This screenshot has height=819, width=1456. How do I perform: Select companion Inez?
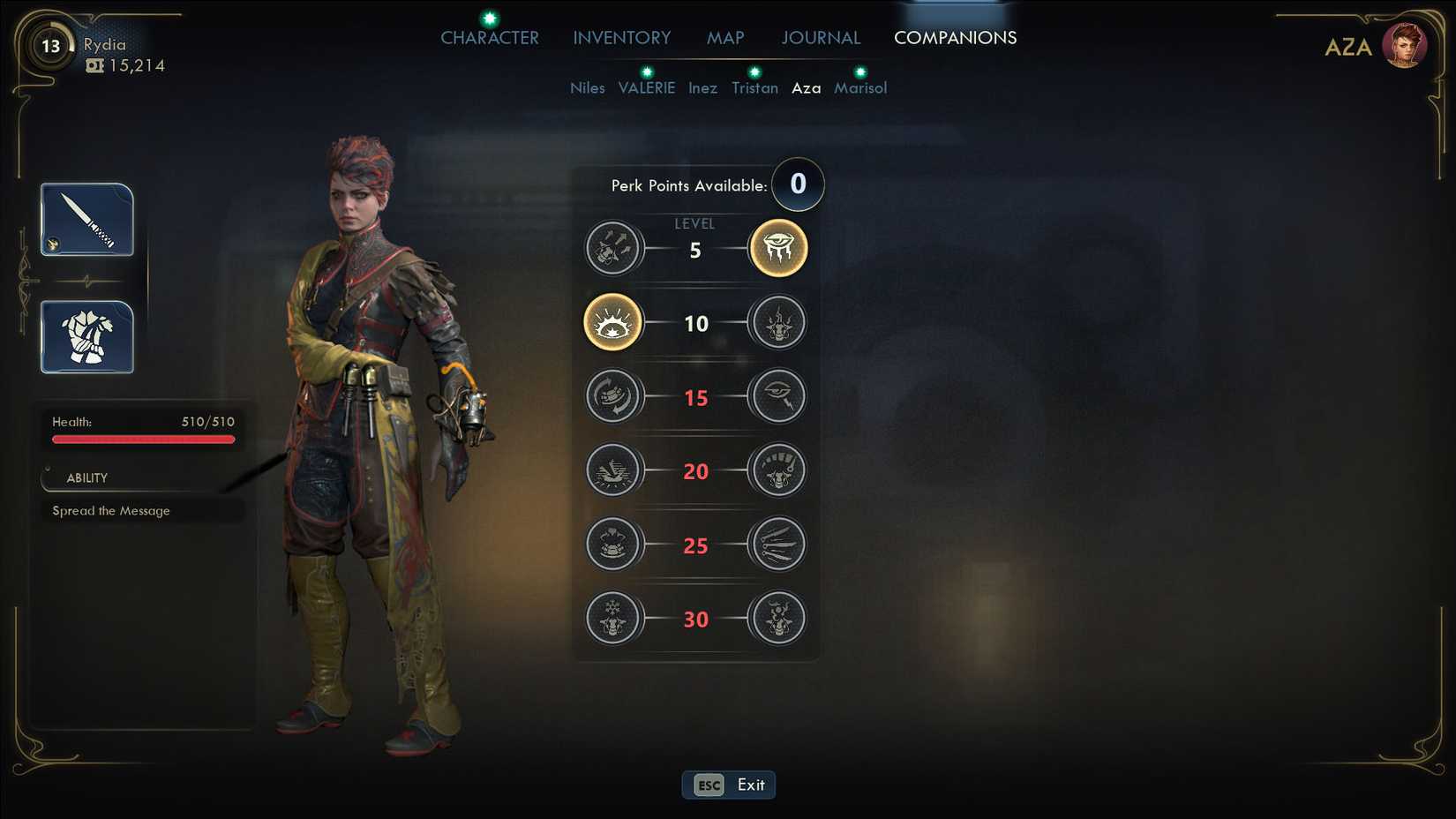coord(702,88)
